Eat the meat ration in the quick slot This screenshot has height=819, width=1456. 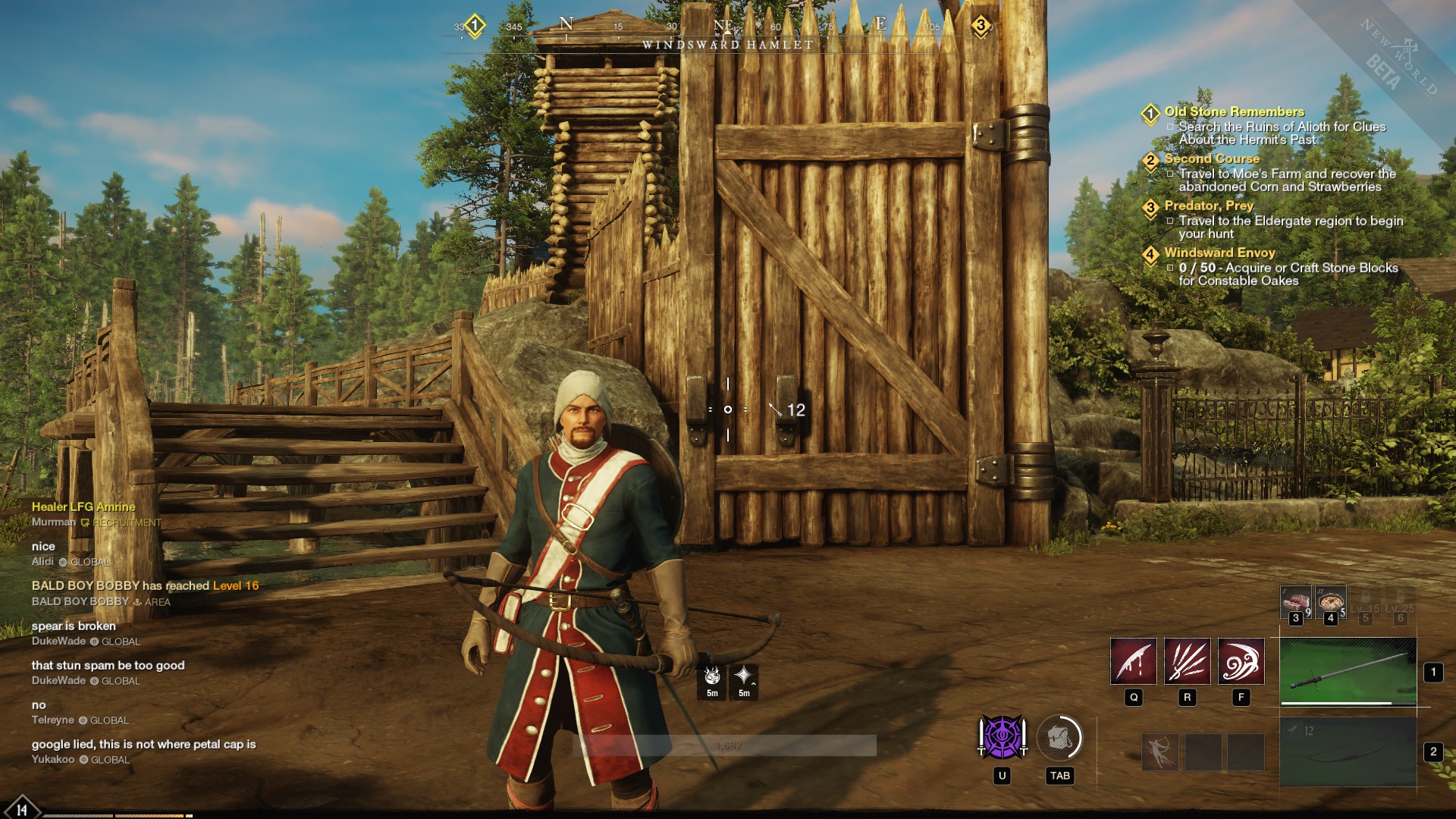(1295, 601)
